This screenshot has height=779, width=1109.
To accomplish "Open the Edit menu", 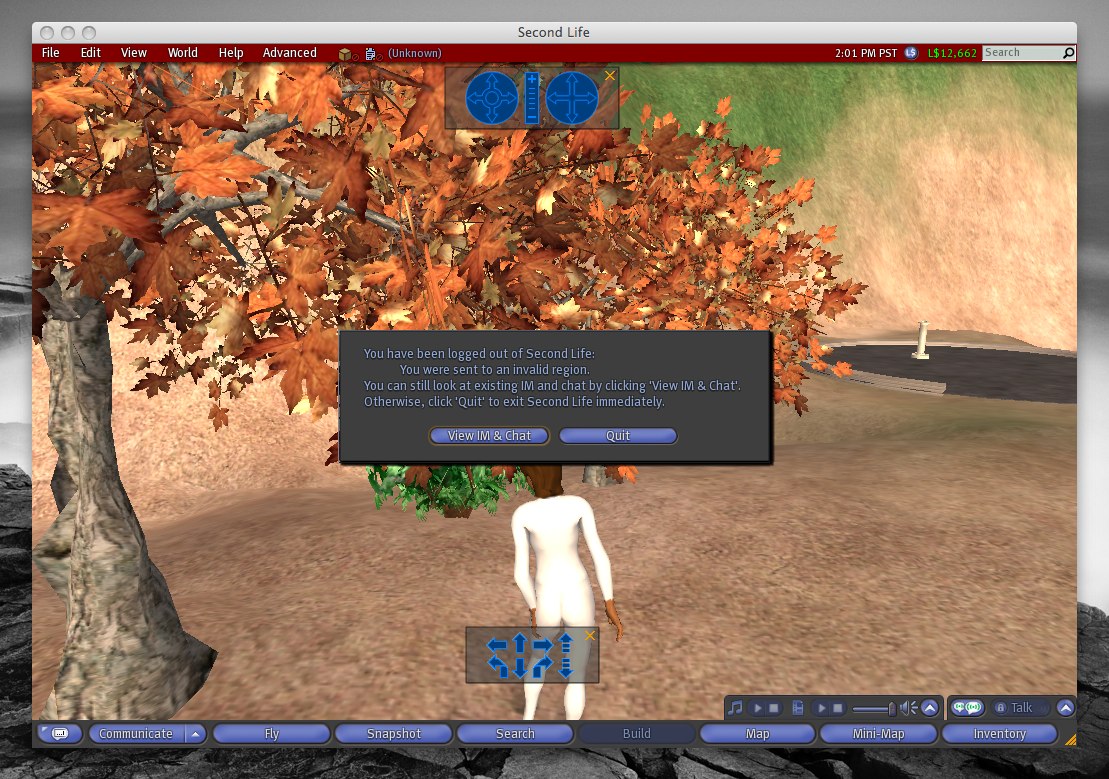I will (91, 53).
